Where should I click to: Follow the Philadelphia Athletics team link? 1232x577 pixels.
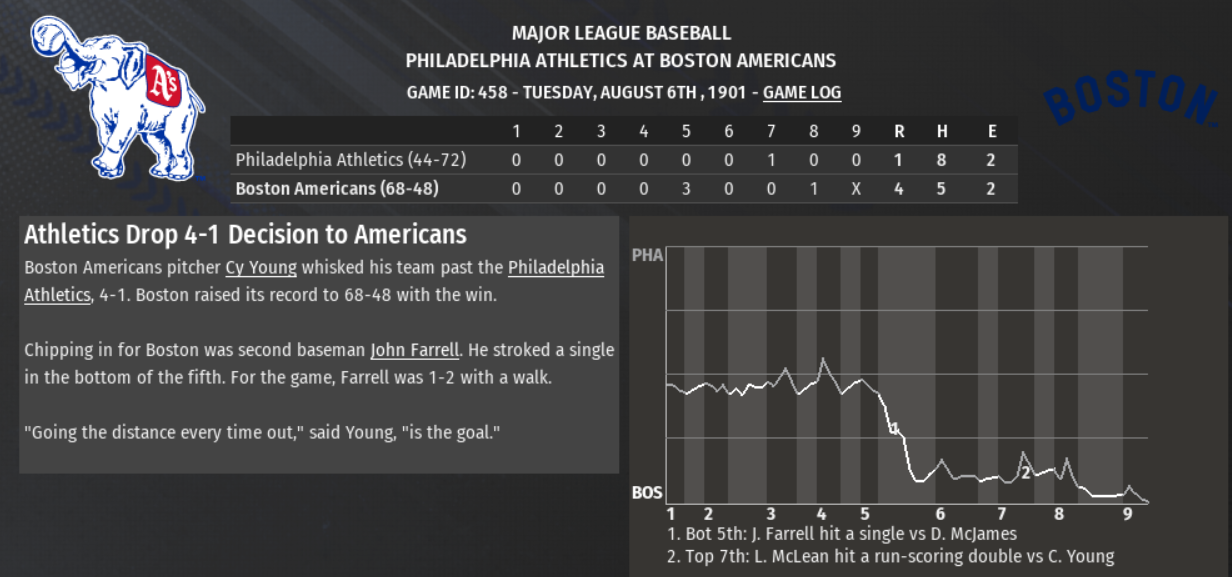(x=555, y=268)
